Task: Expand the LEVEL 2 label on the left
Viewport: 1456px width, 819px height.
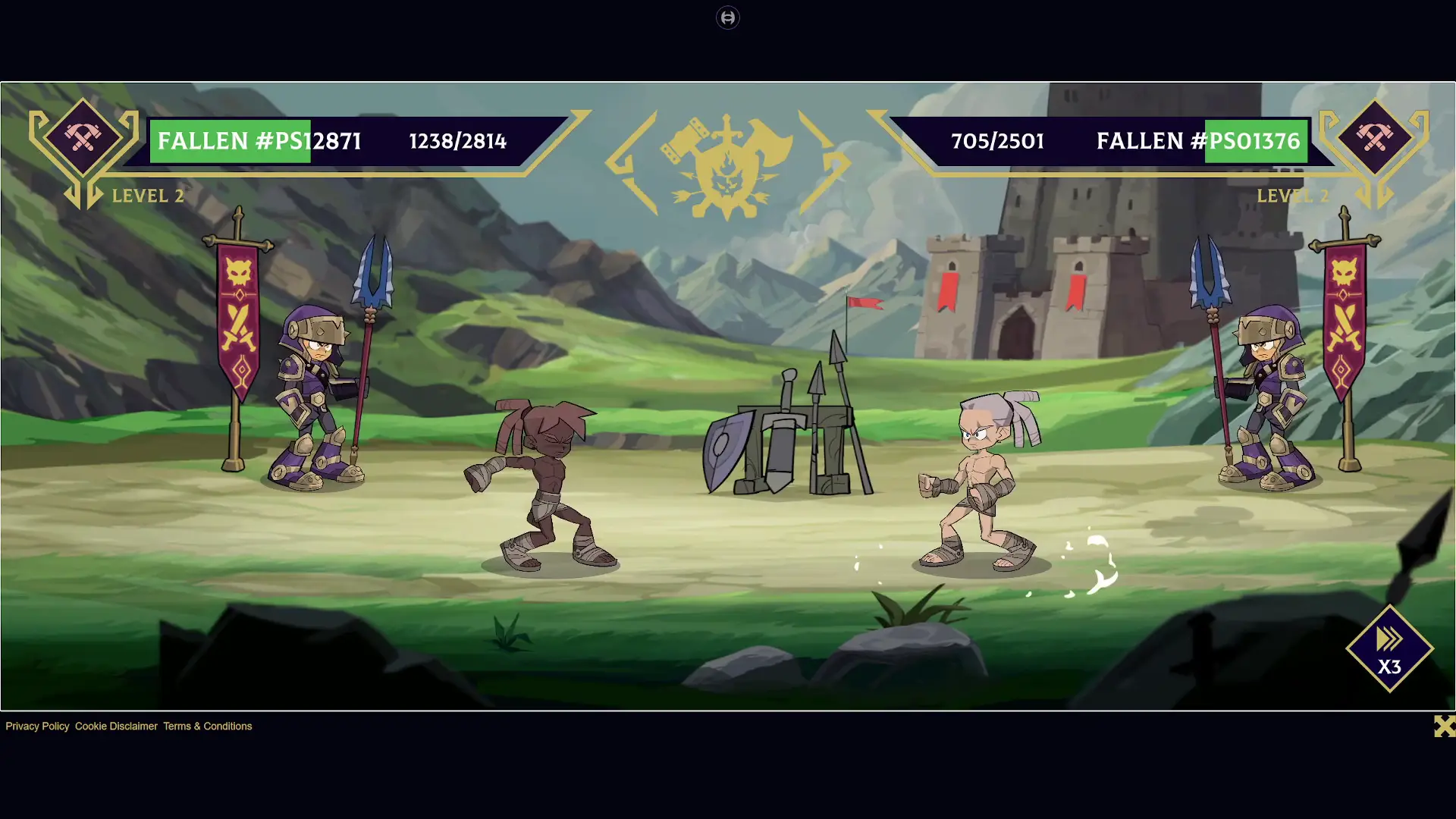Action: (148, 196)
